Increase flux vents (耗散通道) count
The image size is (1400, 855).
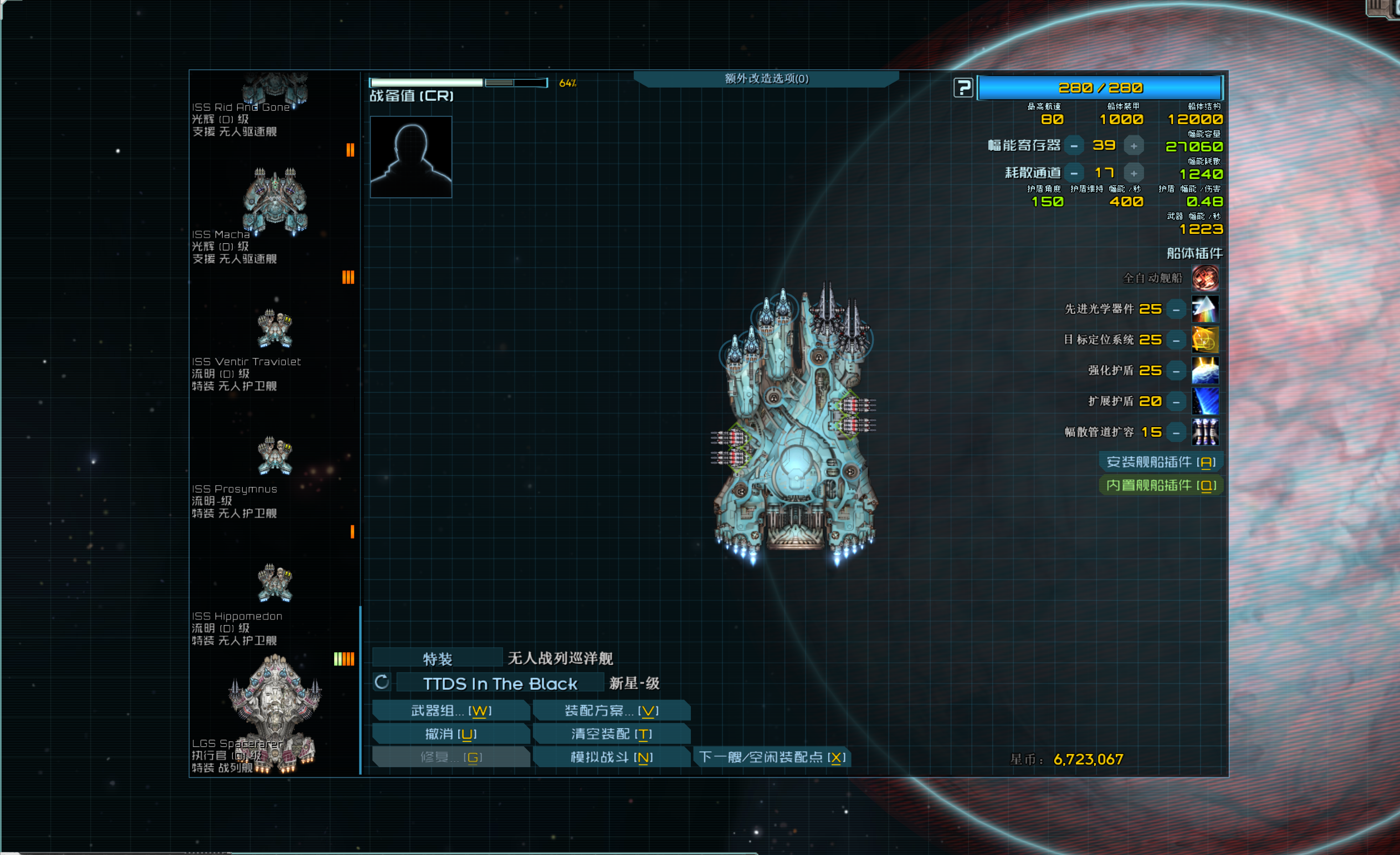[x=1134, y=173]
